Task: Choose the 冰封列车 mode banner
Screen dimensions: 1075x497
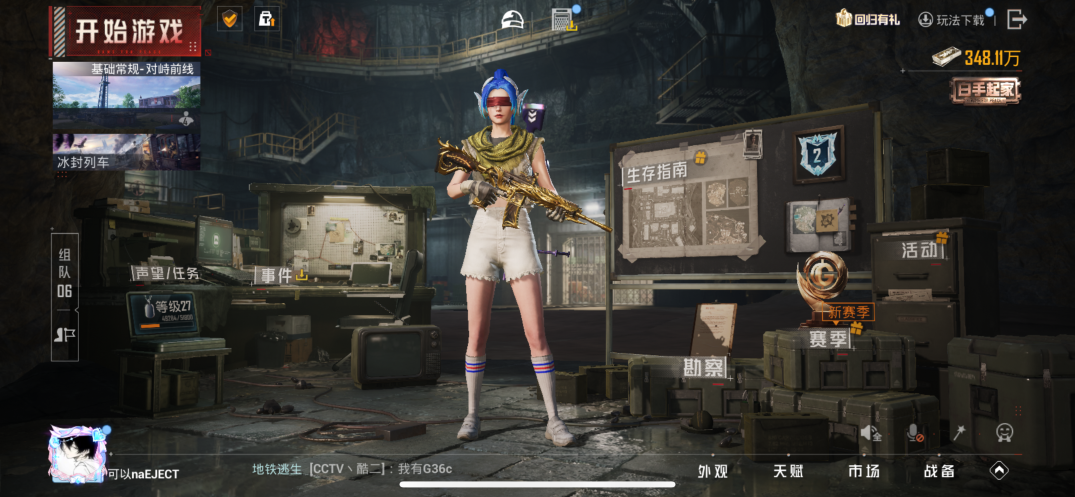Action: click(126, 151)
